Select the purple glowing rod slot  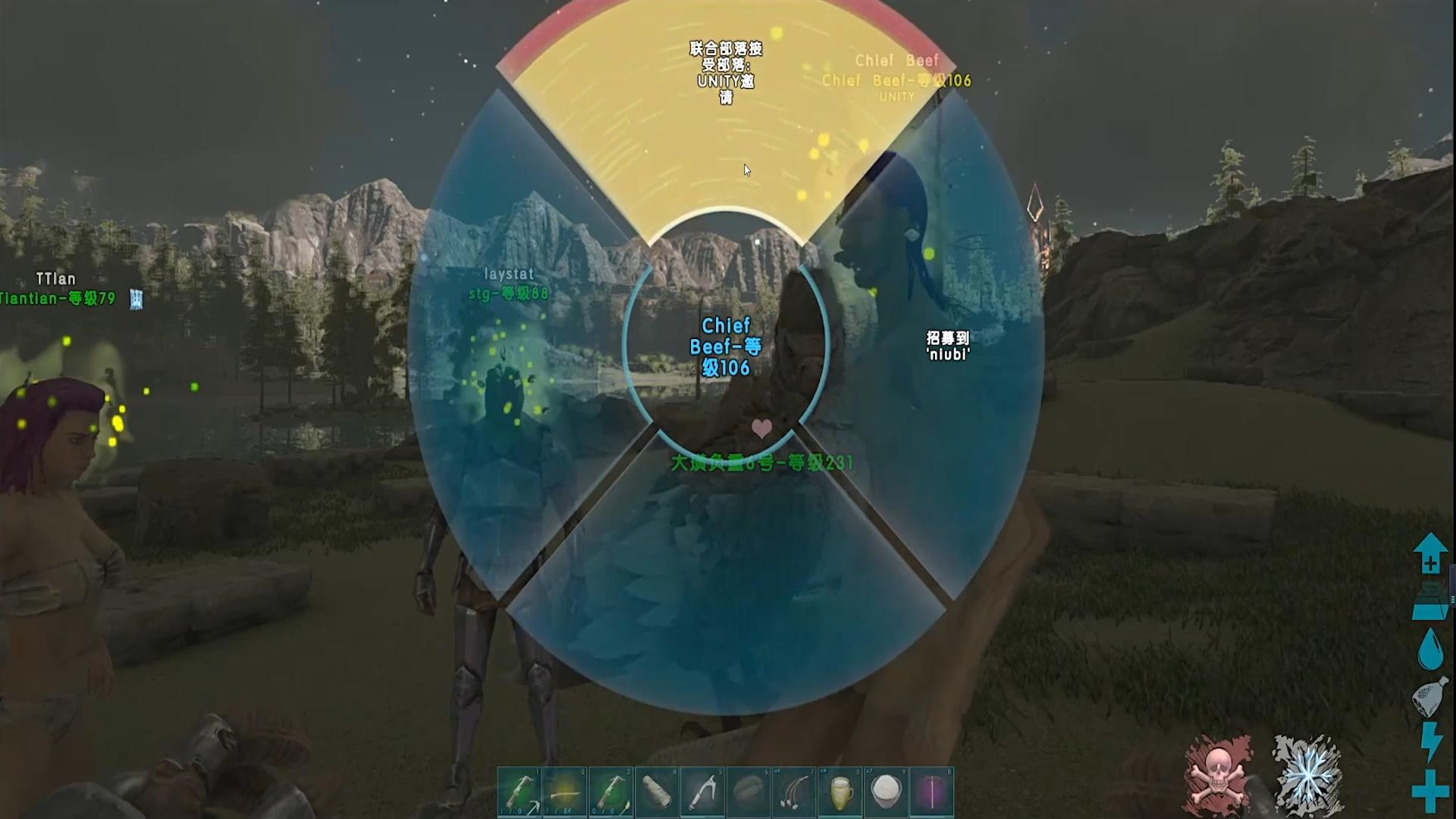point(931,792)
